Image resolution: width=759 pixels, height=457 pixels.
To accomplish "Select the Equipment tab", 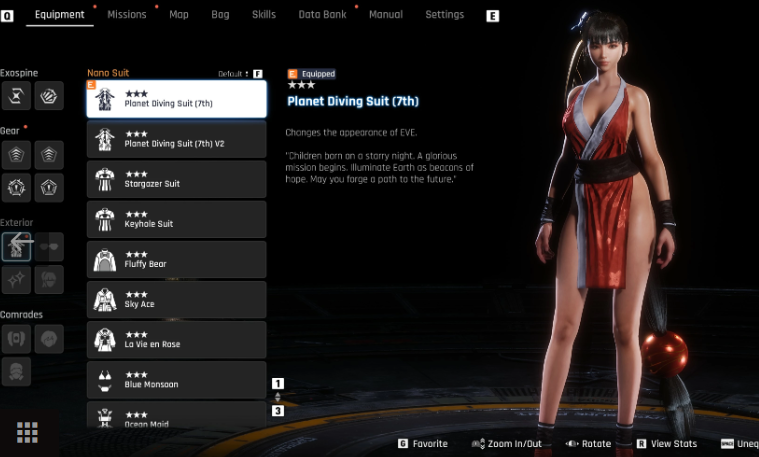I will point(60,15).
